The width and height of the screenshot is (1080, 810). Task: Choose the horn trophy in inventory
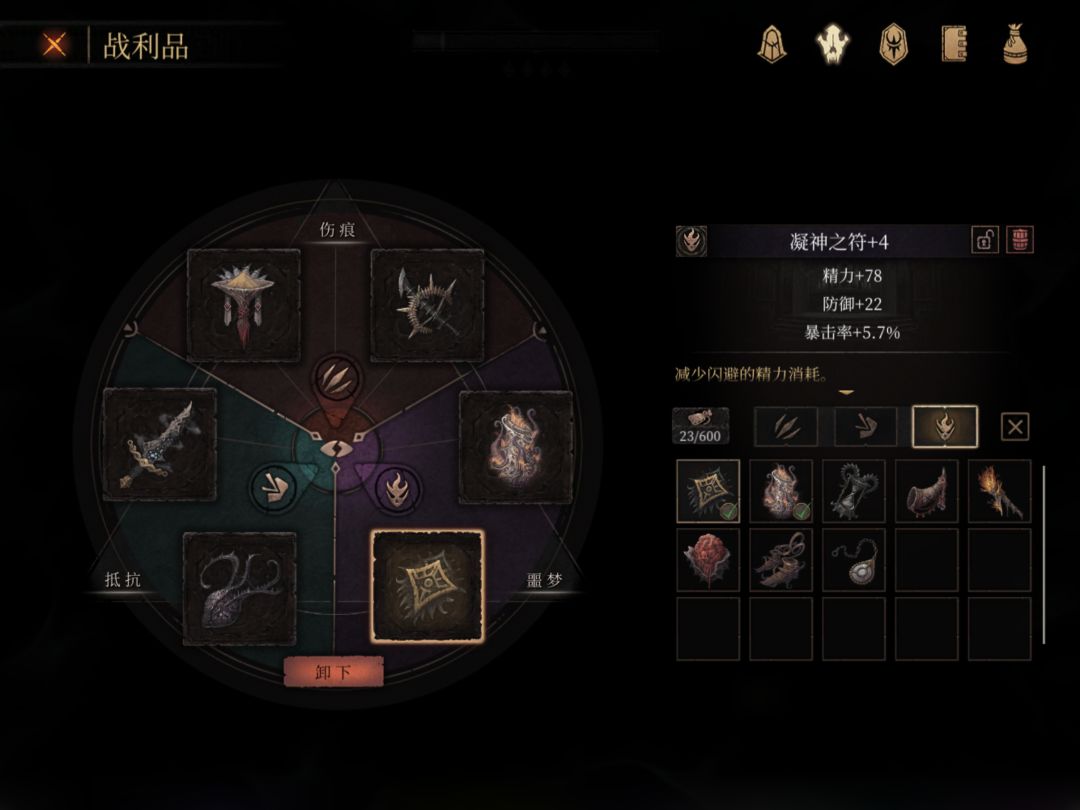pyautogui.click(x=926, y=491)
